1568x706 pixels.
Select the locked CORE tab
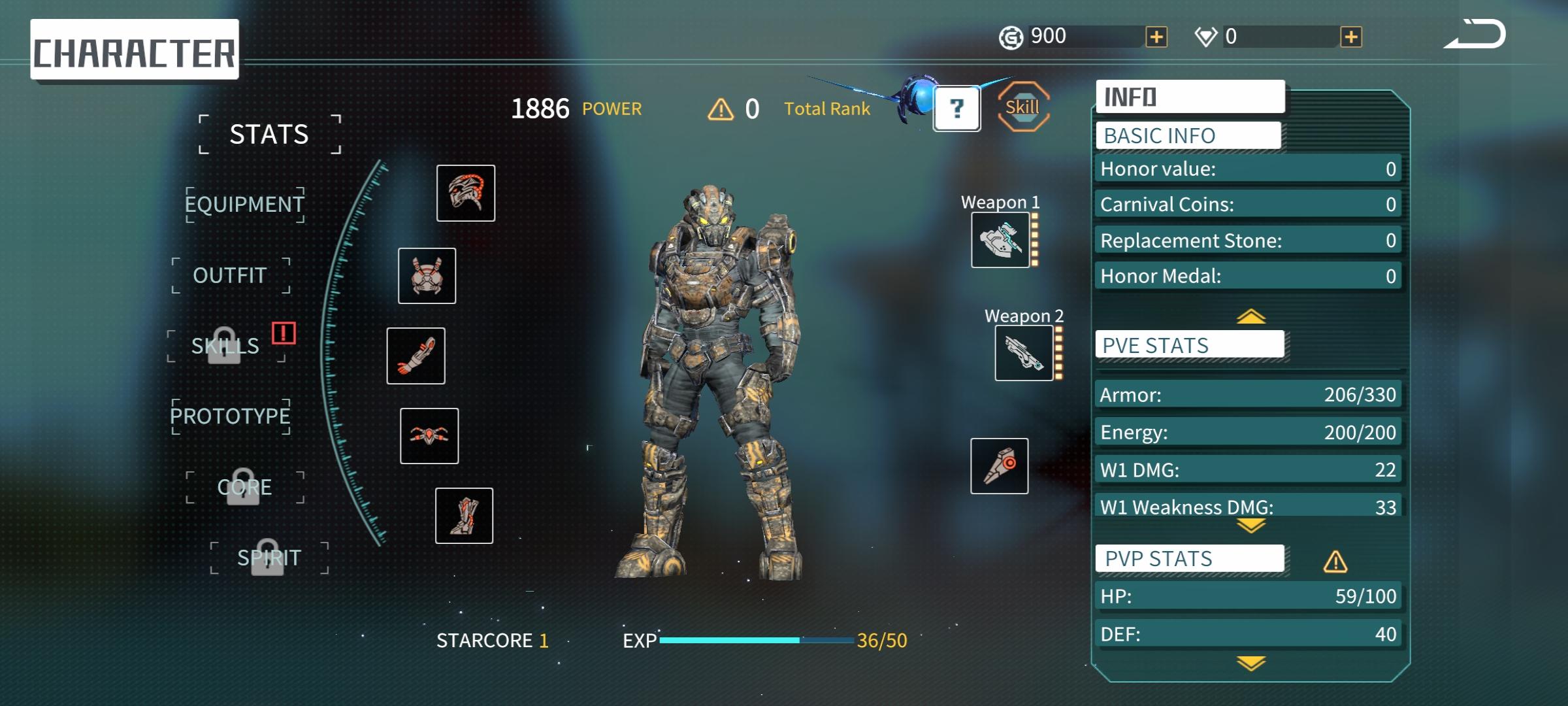(x=244, y=488)
